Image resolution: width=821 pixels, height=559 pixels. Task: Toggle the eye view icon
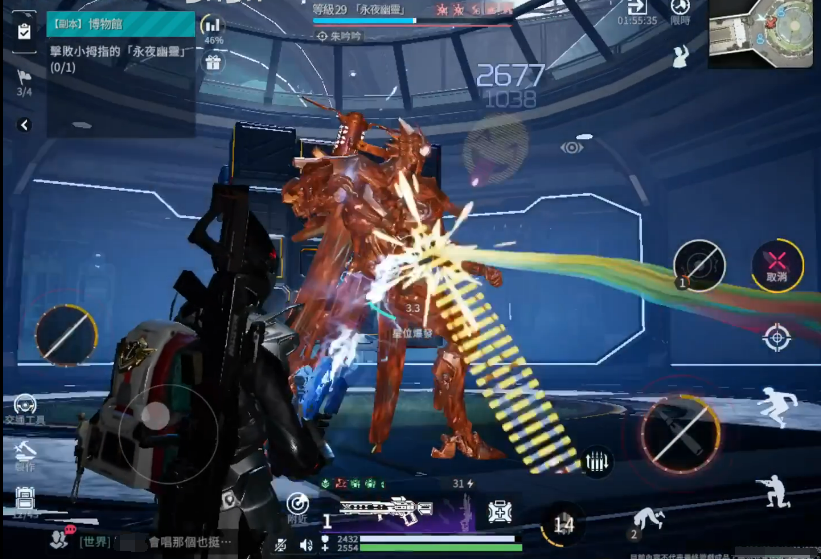click(572, 148)
